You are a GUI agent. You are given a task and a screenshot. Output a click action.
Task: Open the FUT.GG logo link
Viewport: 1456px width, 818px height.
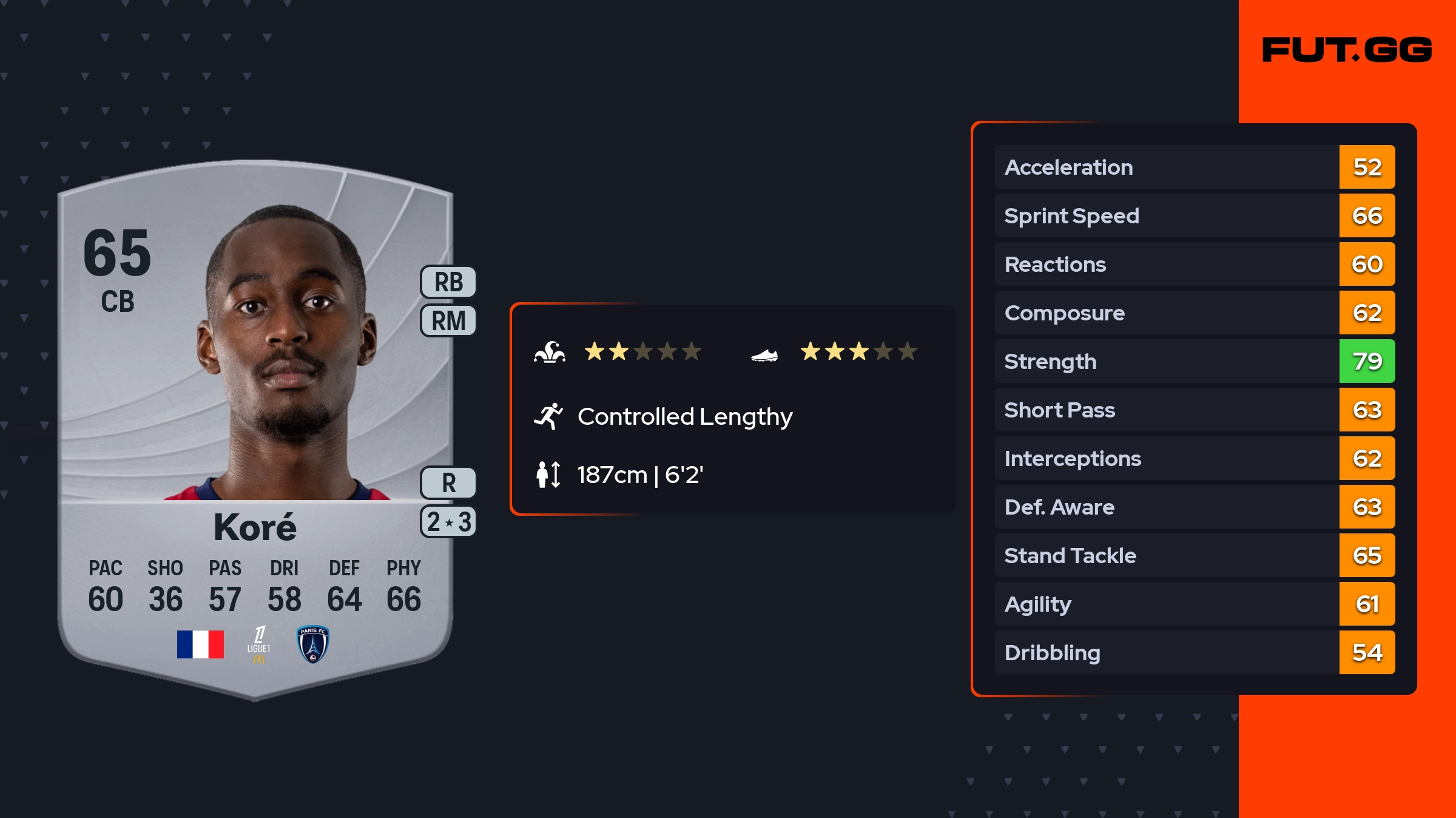[1347, 50]
